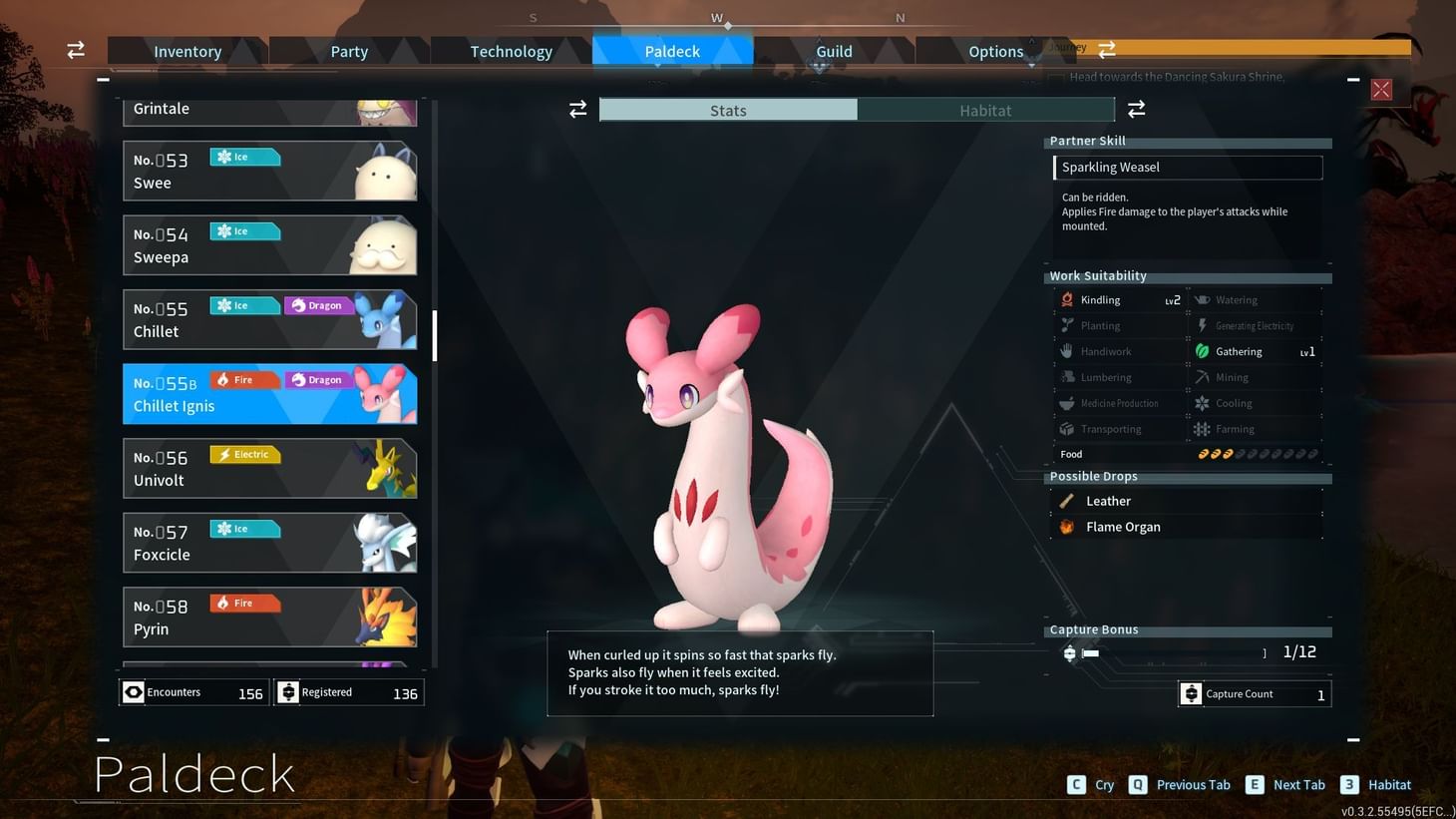Image resolution: width=1456 pixels, height=819 pixels.
Task: Click the Mining work suitability icon
Action: click(x=1202, y=377)
